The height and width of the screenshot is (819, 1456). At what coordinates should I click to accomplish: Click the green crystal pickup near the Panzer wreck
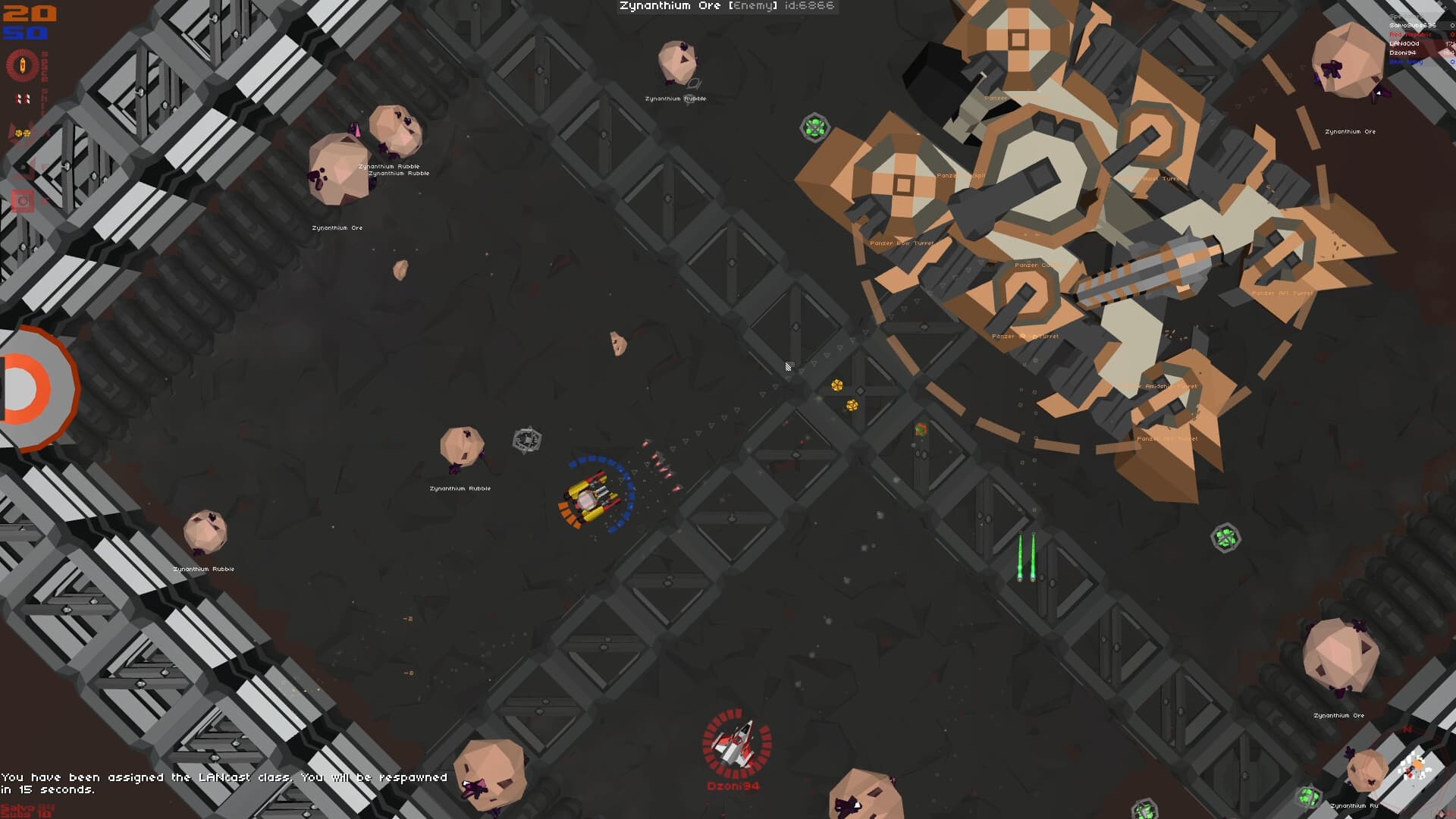click(x=815, y=127)
